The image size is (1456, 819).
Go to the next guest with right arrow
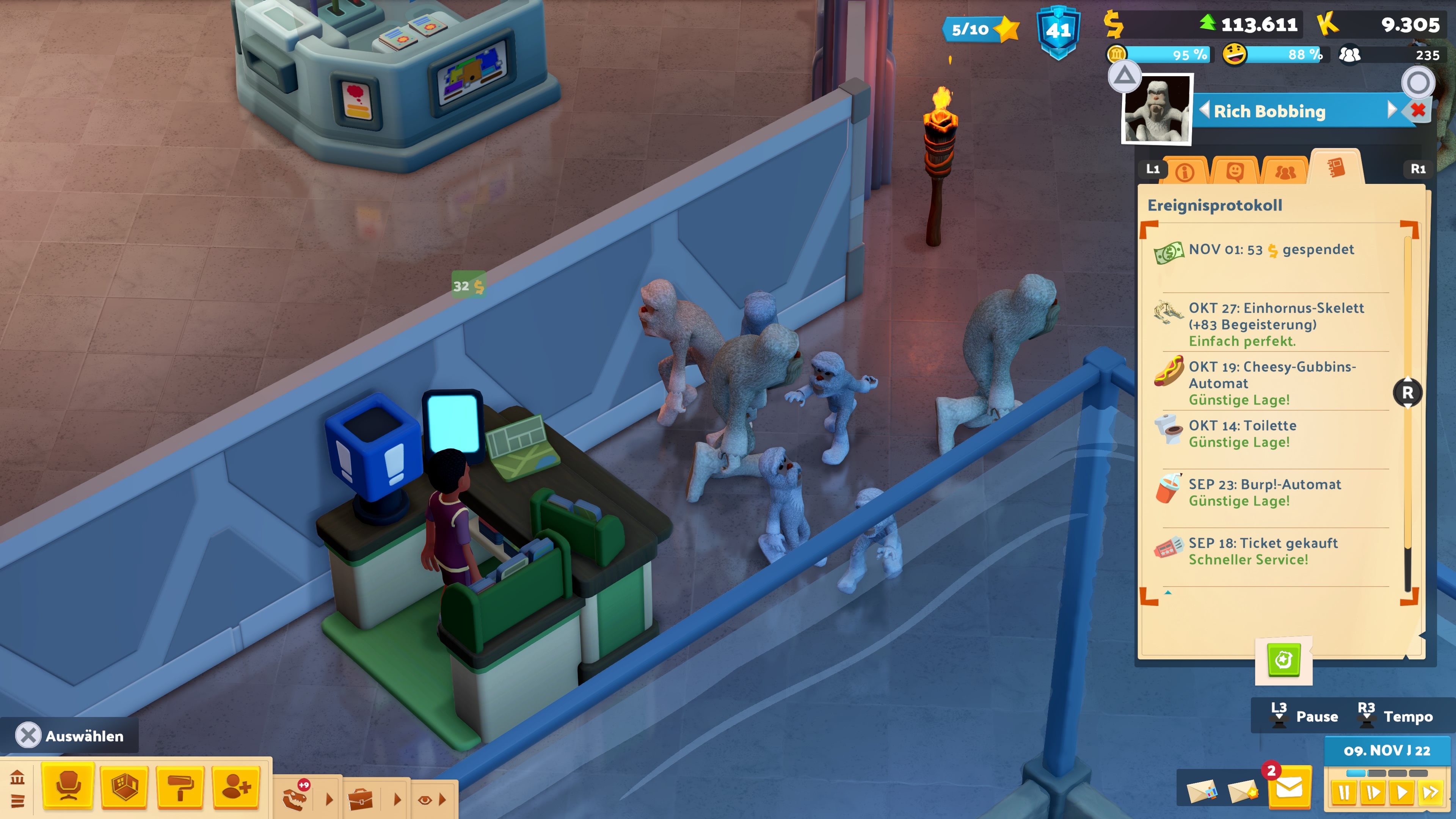click(x=1391, y=110)
